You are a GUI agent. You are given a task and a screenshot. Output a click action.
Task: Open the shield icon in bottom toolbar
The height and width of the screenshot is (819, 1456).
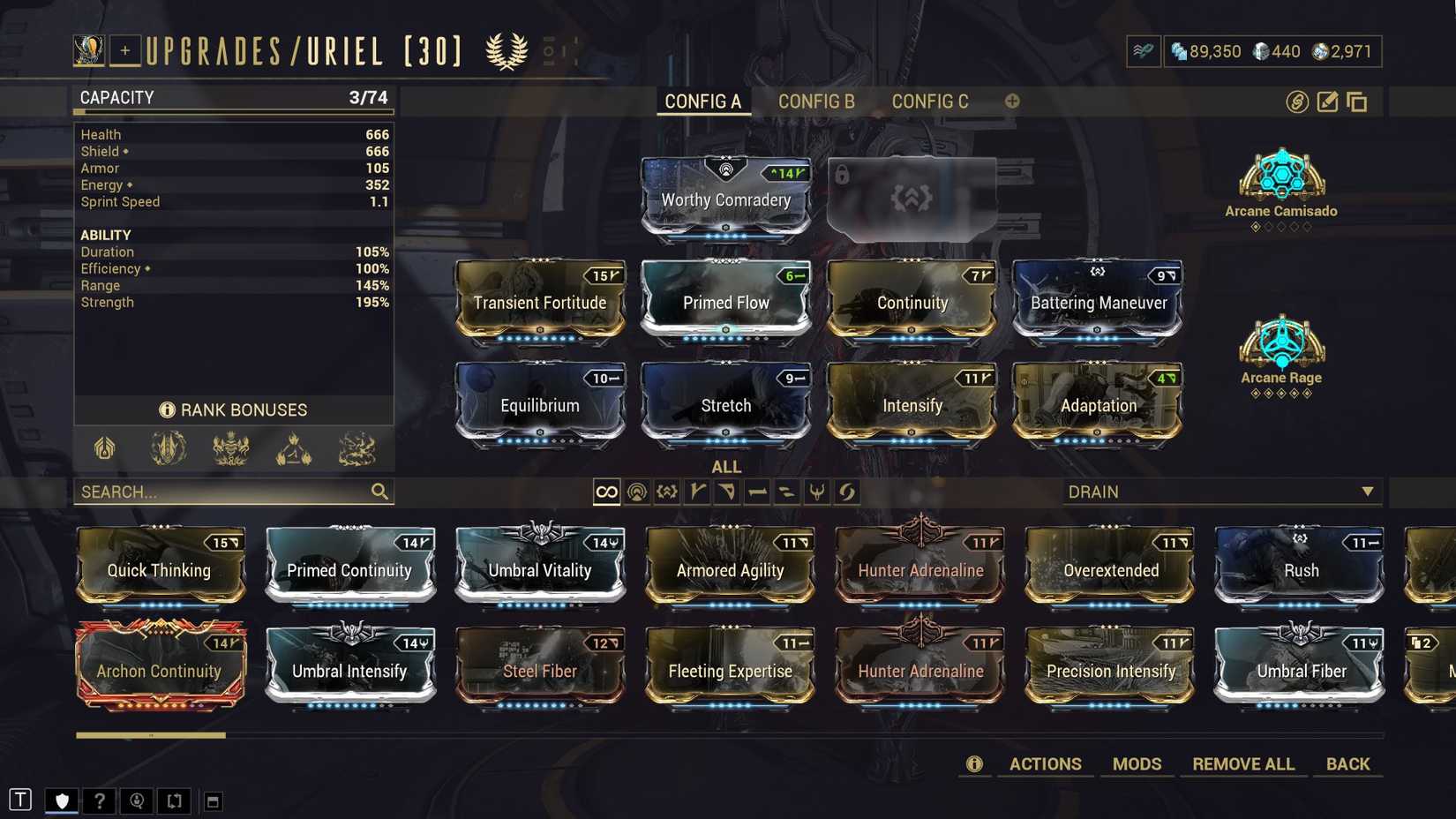click(60, 800)
